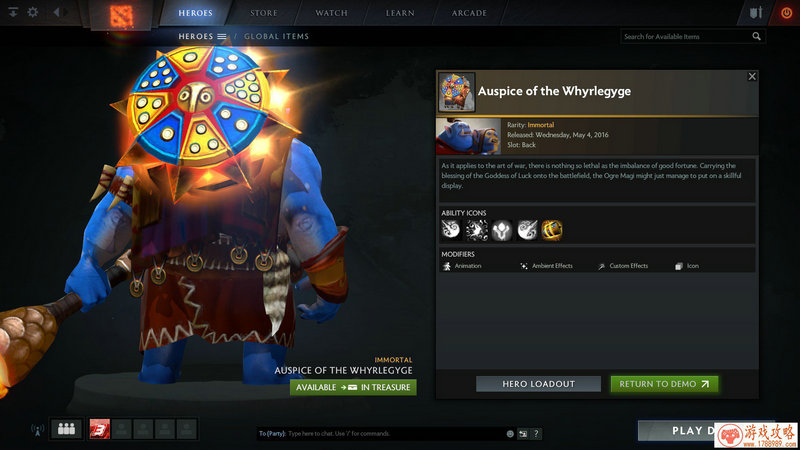Screen dimensions: 800x450
Task: Click the Search for Available Items field
Action: pos(685,37)
